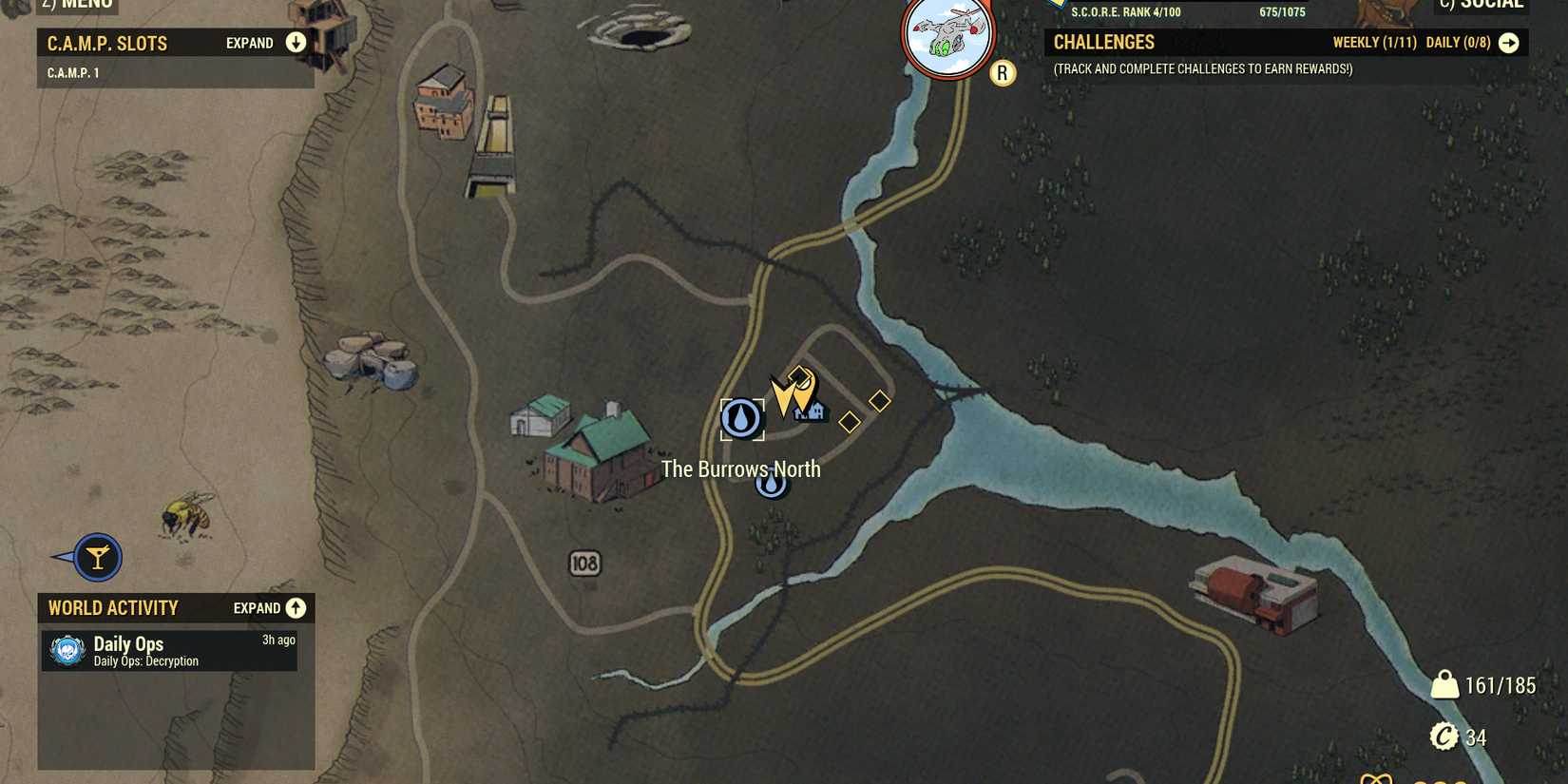The height and width of the screenshot is (784, 1568).
Task: Collapse the C.A.M.P. SLOTS panel
Action: pyautogui.click(x=295, y=42)
